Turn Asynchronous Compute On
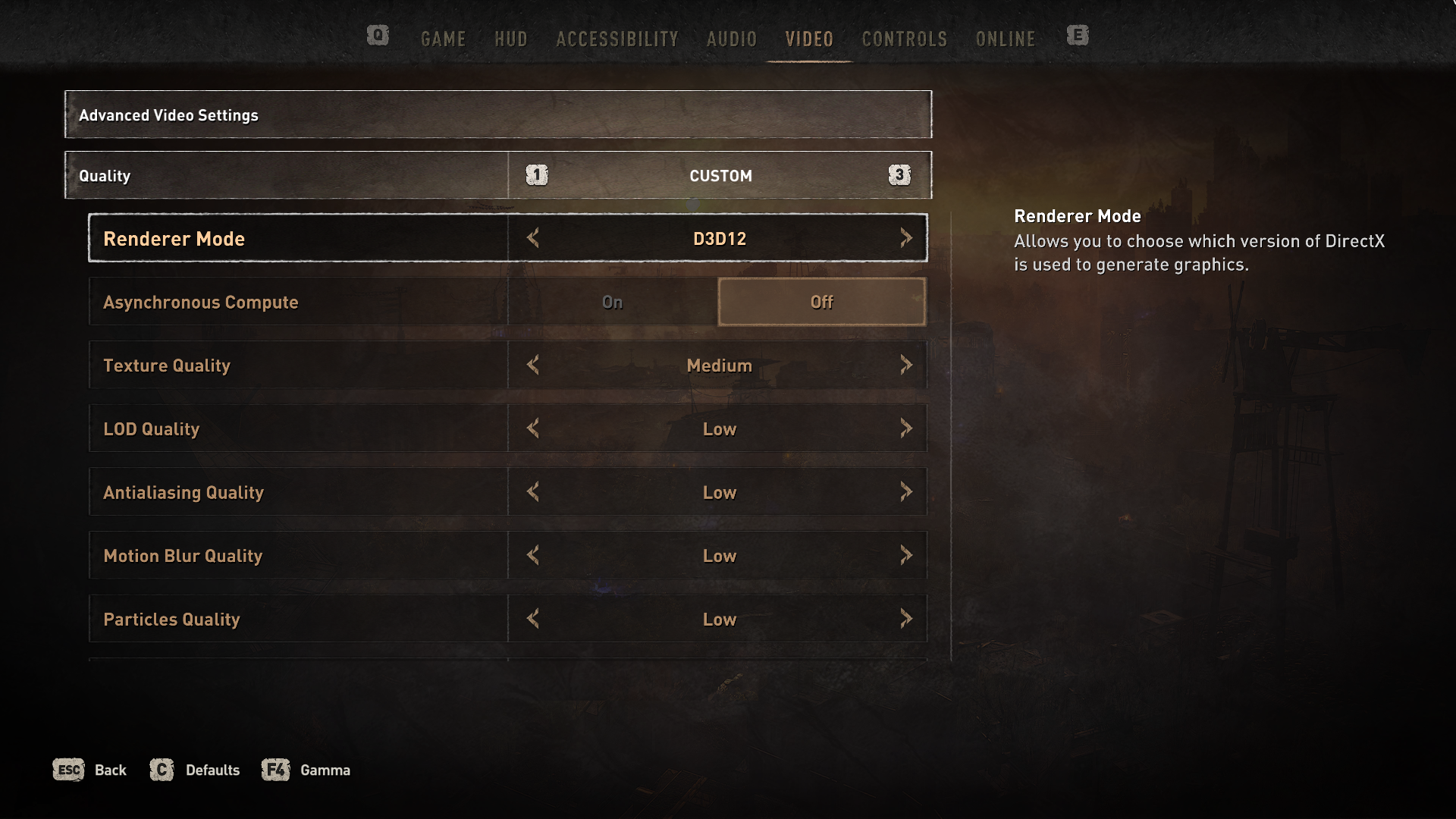This screenshot has width=1456, height=819. click(x=612, y=302)
